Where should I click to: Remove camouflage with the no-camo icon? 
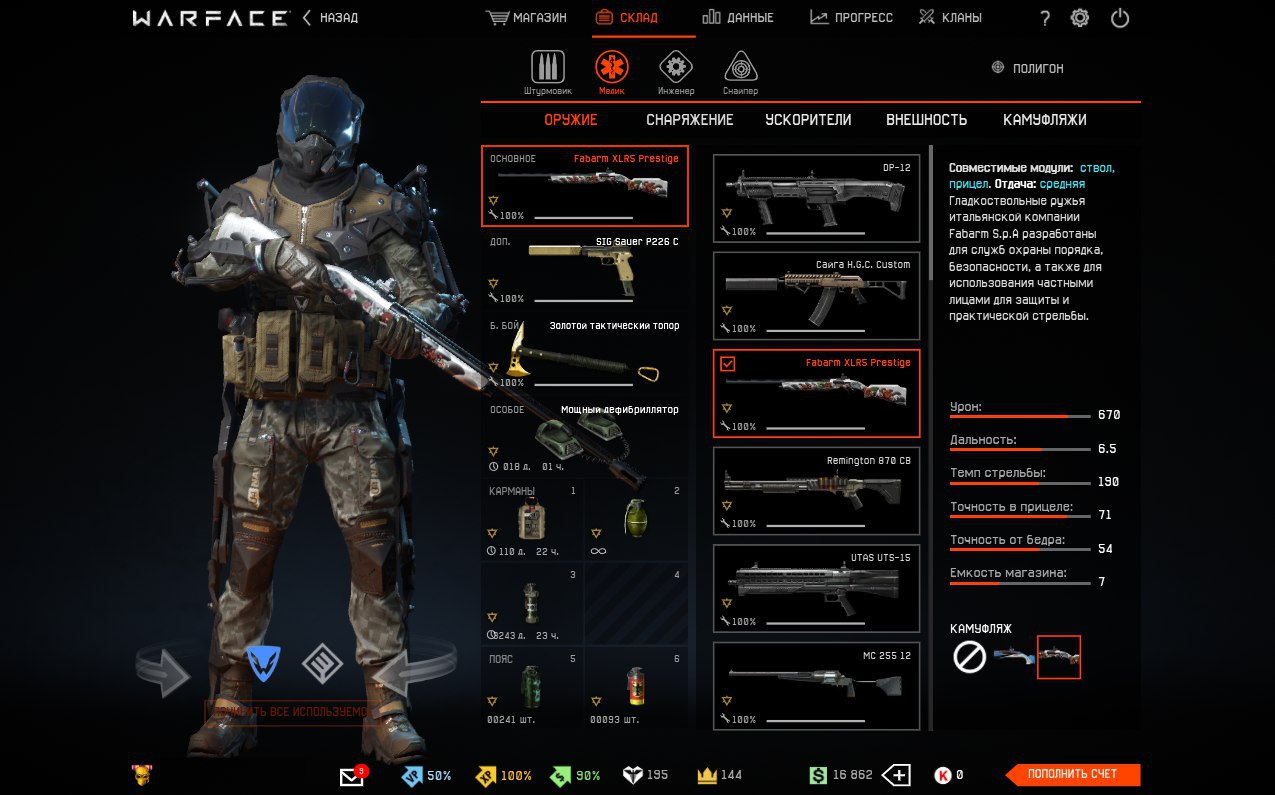pos(969,657)
